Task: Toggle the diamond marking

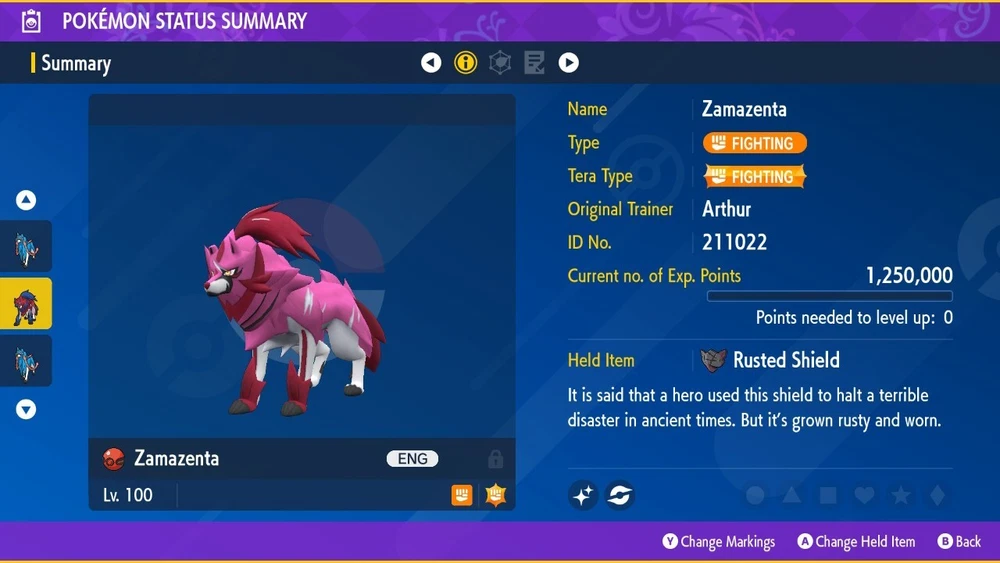Action: [x=936, y=495]
